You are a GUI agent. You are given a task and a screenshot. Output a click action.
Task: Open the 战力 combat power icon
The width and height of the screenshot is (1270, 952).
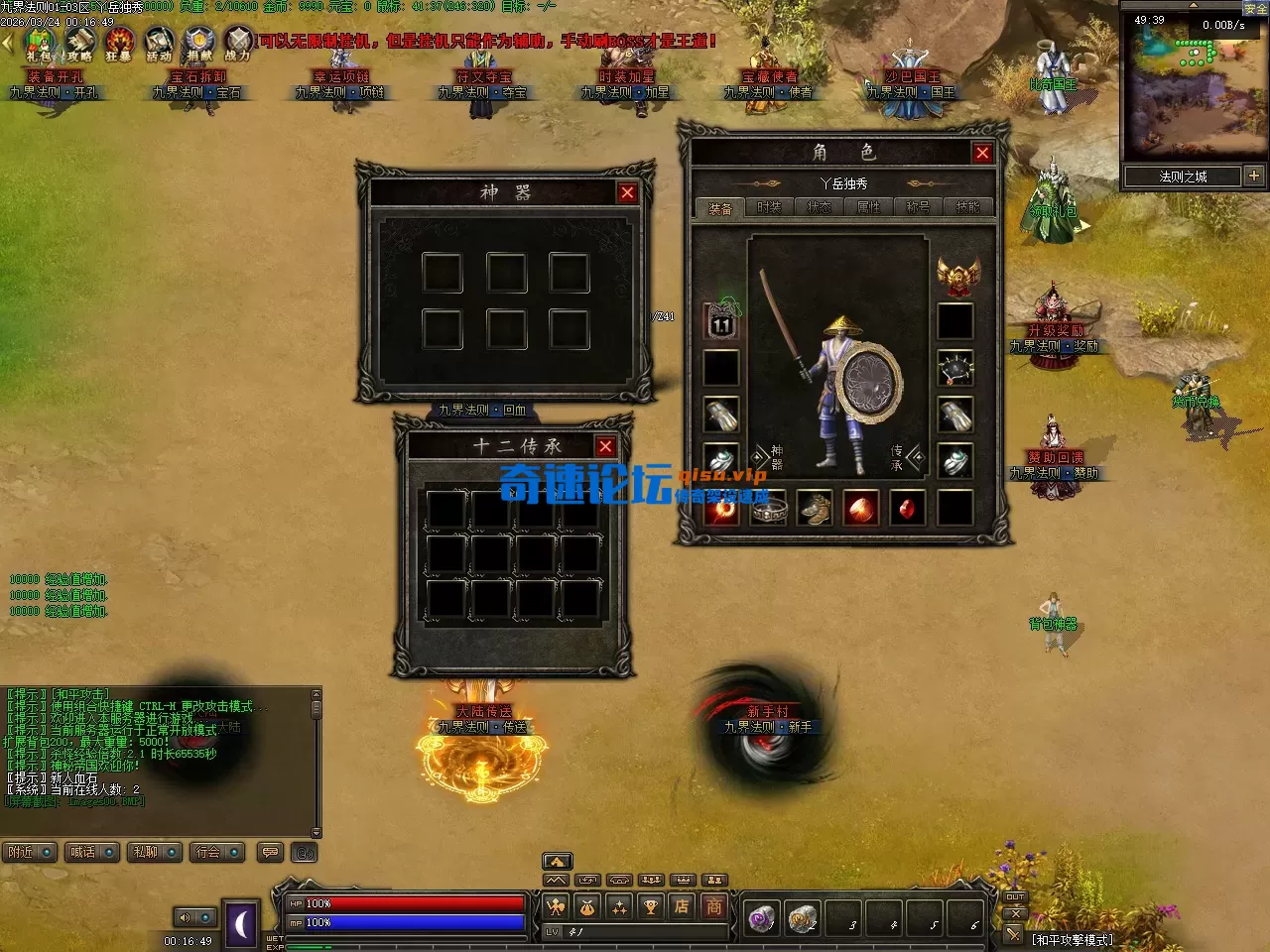click(x=238, y=44)
